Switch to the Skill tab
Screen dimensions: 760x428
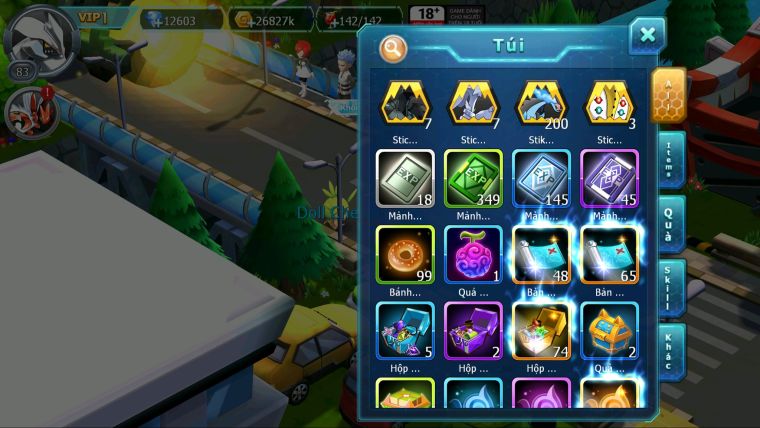point(669,287)
